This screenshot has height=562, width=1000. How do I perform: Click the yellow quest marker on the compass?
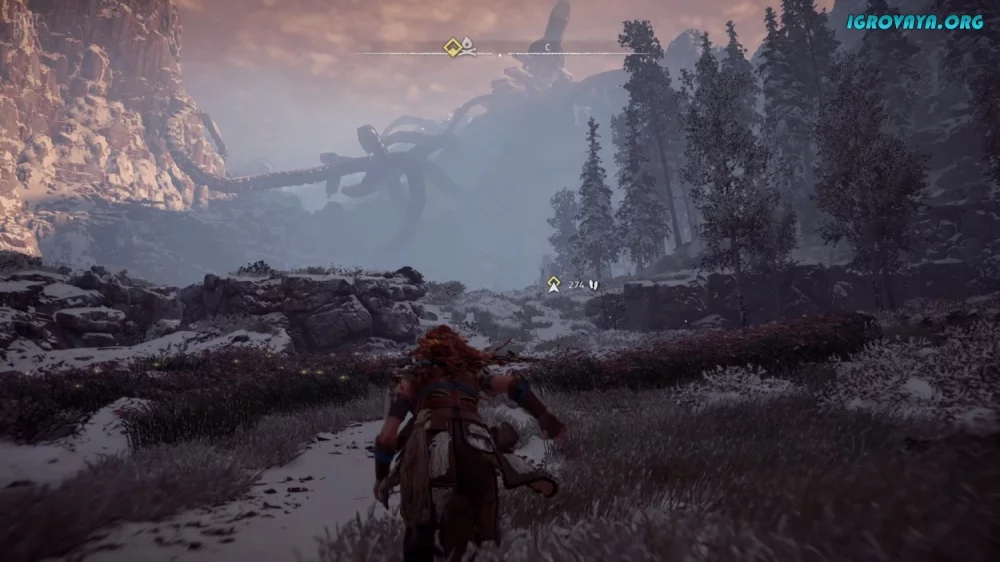point(452,46)
